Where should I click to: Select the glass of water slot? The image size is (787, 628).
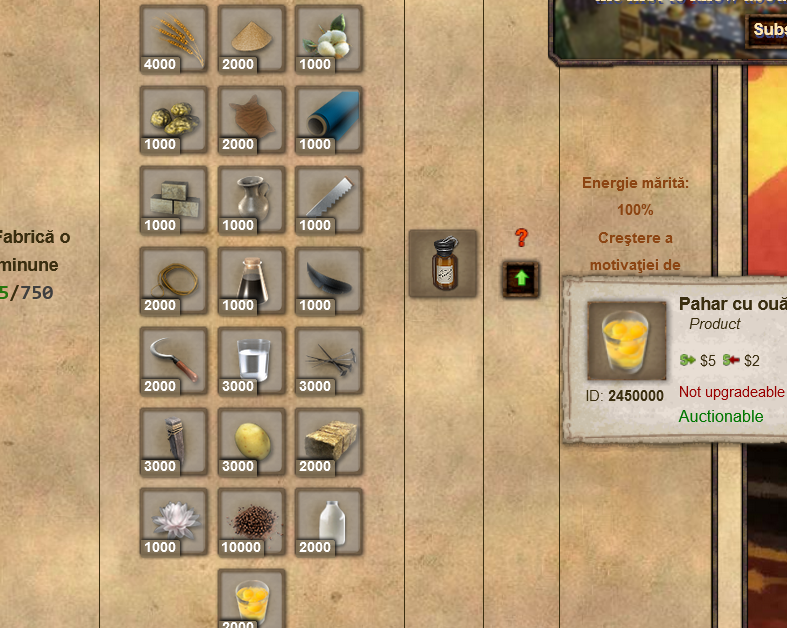tap(251, 361)
